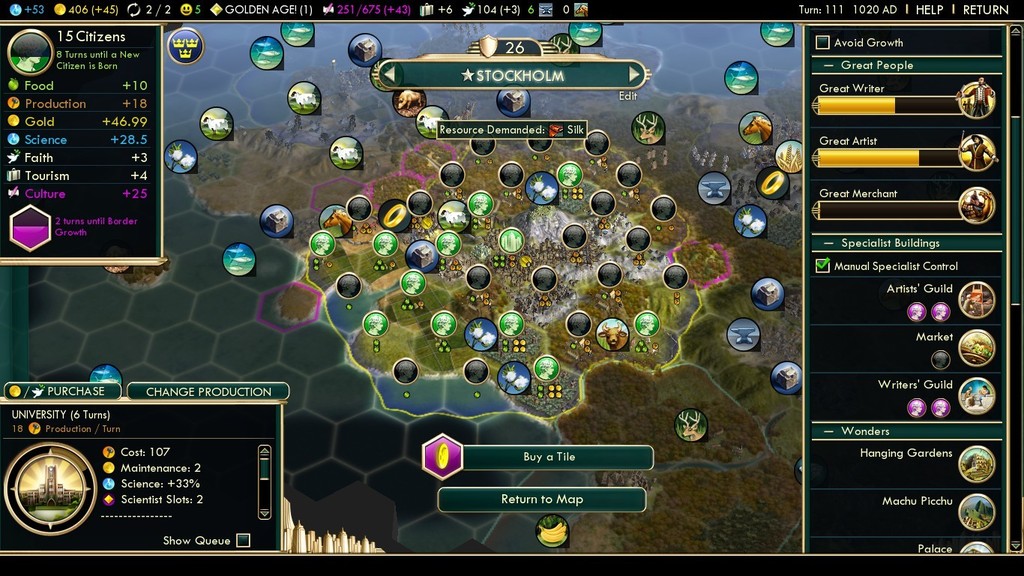Click RETURN in the top bar
The height and width of the screenshot is (576, 1024).
(x=985, y=9)
